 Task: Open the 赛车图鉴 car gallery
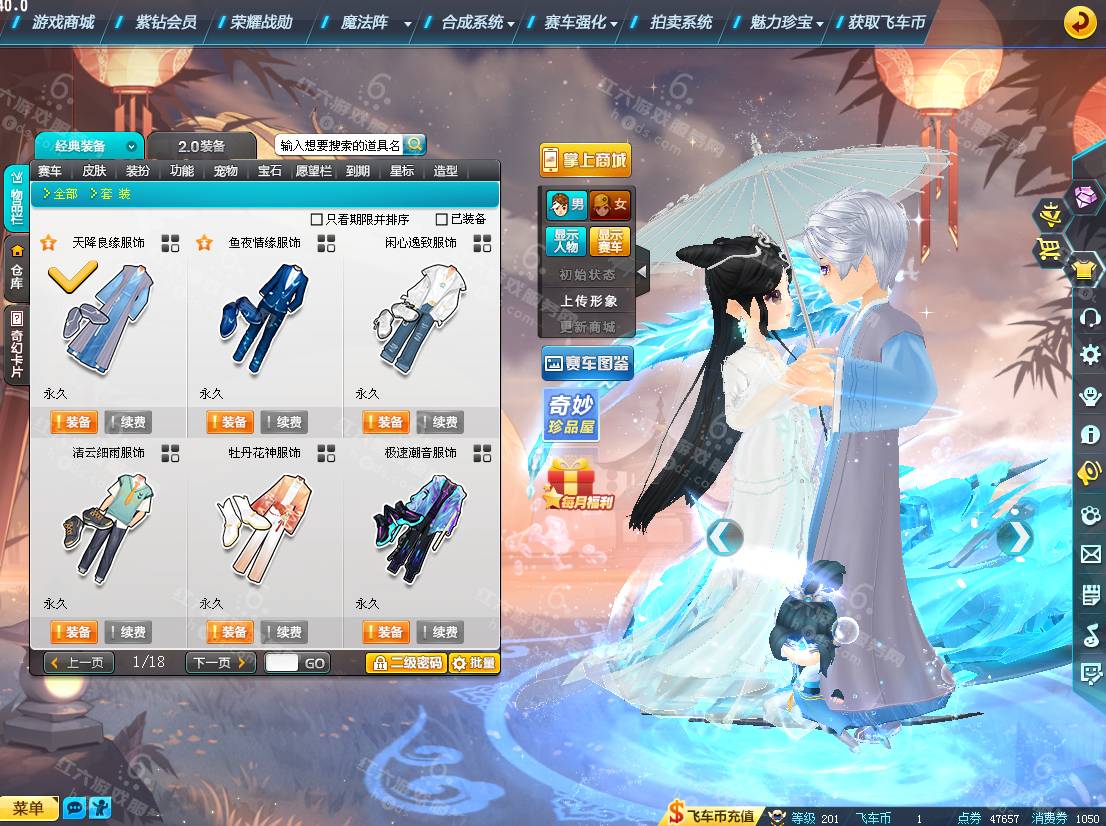pos(587,363)
